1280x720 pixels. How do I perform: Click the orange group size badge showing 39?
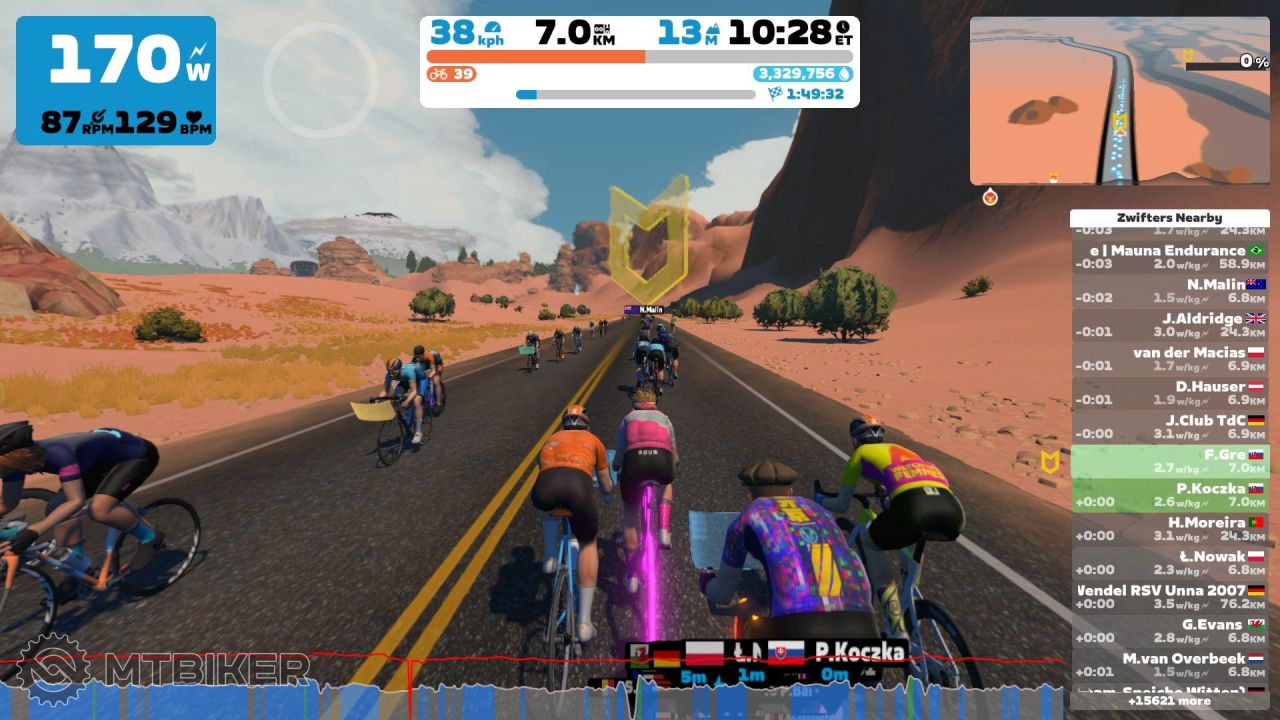[451, 74]
